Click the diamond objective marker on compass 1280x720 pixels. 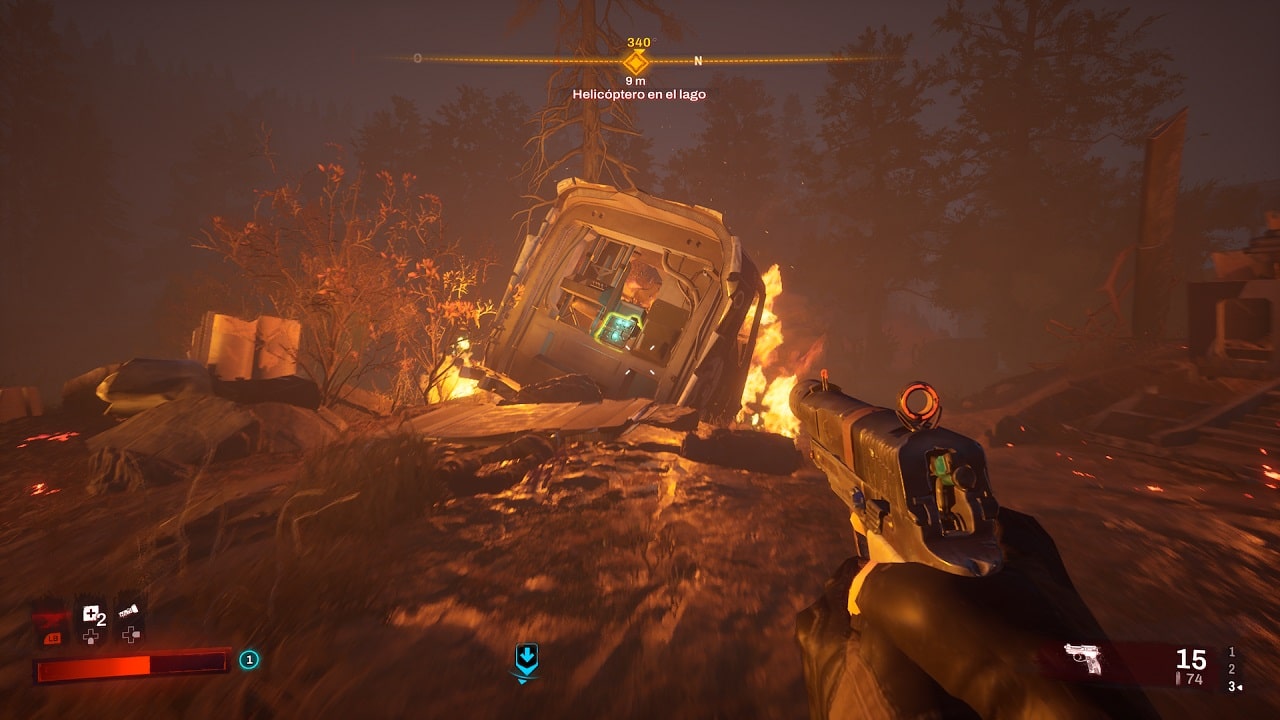636,61
